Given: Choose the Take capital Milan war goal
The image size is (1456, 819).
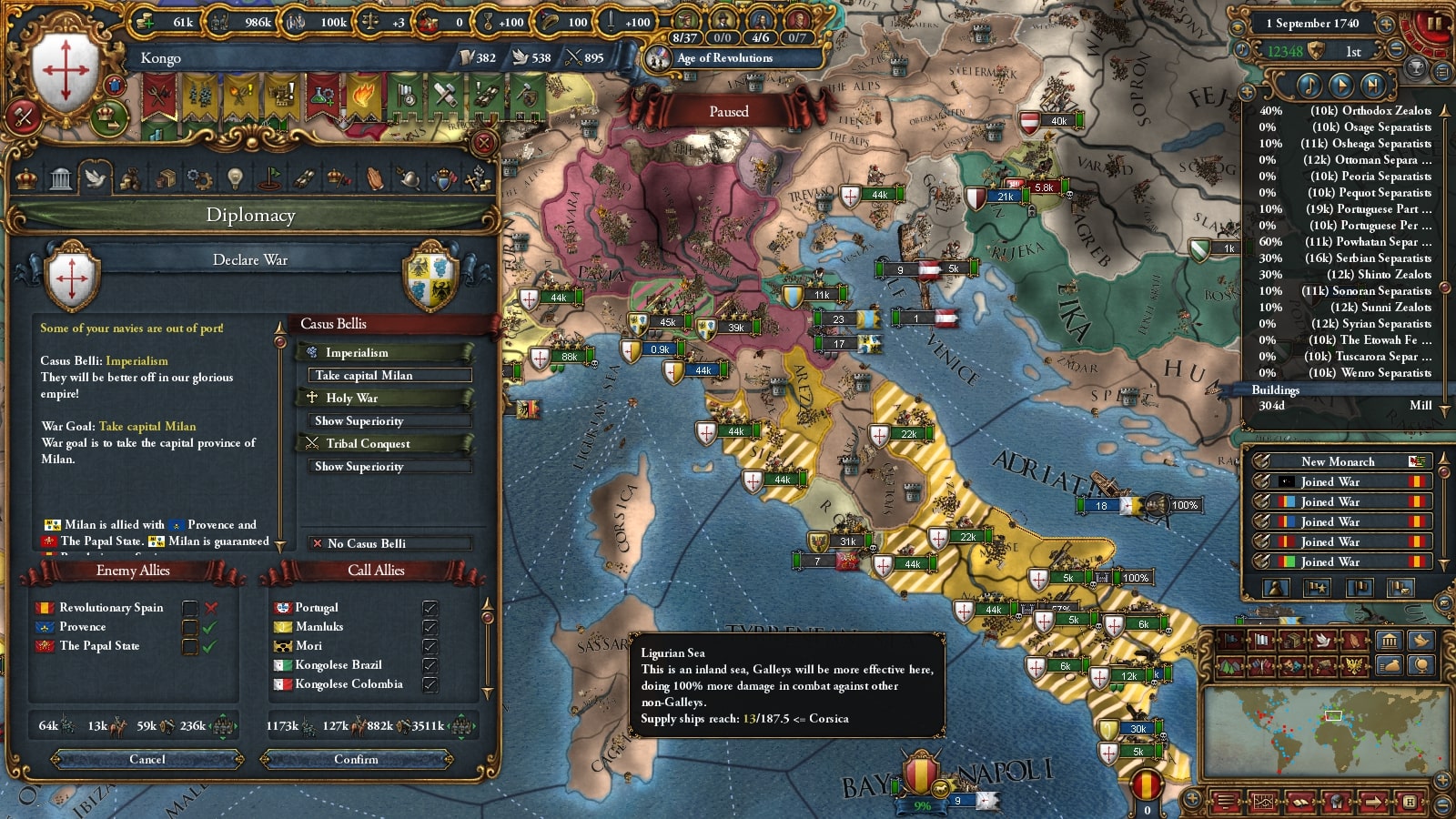Looking at the screenshot, I should pos(389,375).
